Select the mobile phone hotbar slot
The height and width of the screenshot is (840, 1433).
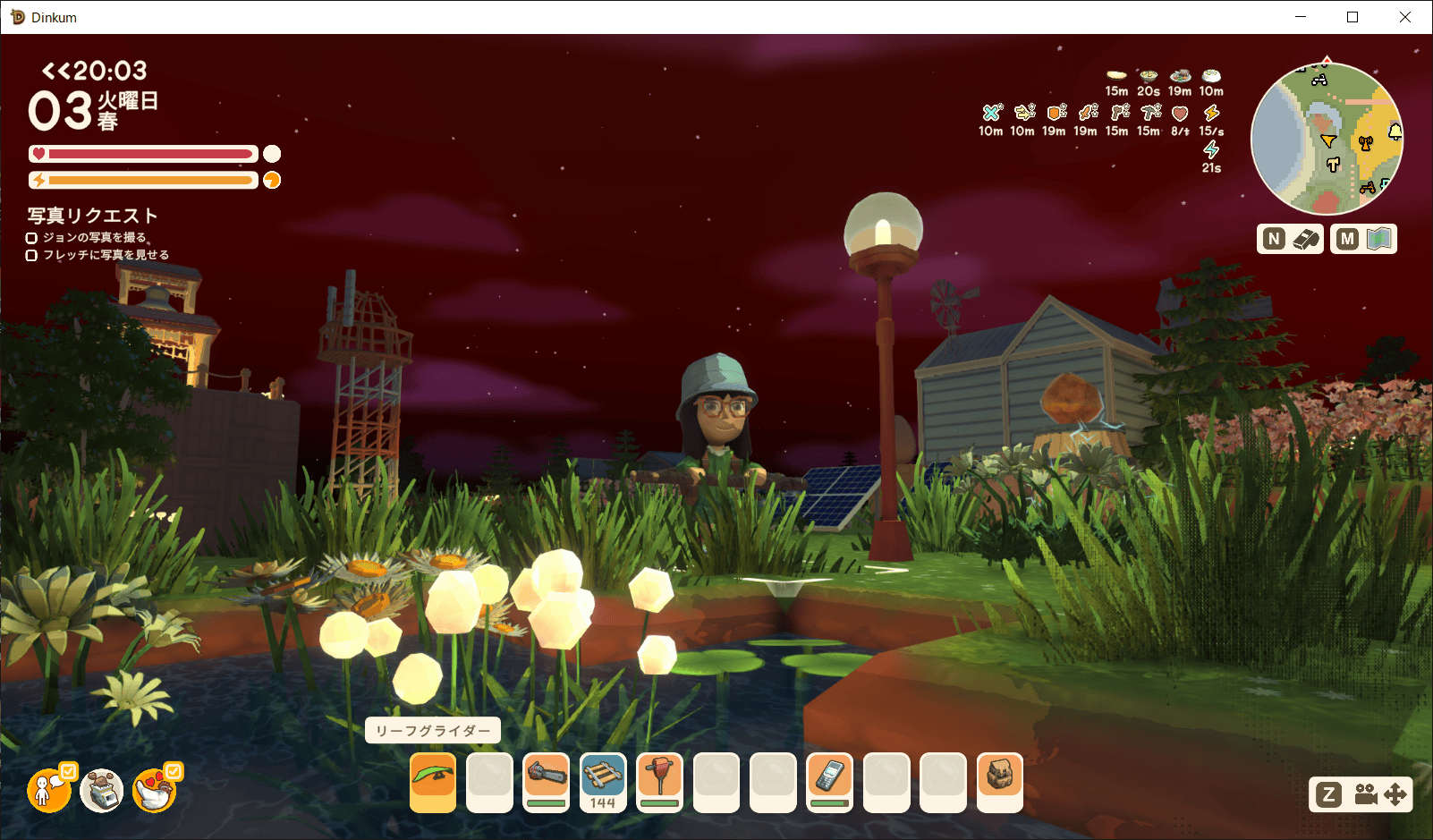click(829, 782)
